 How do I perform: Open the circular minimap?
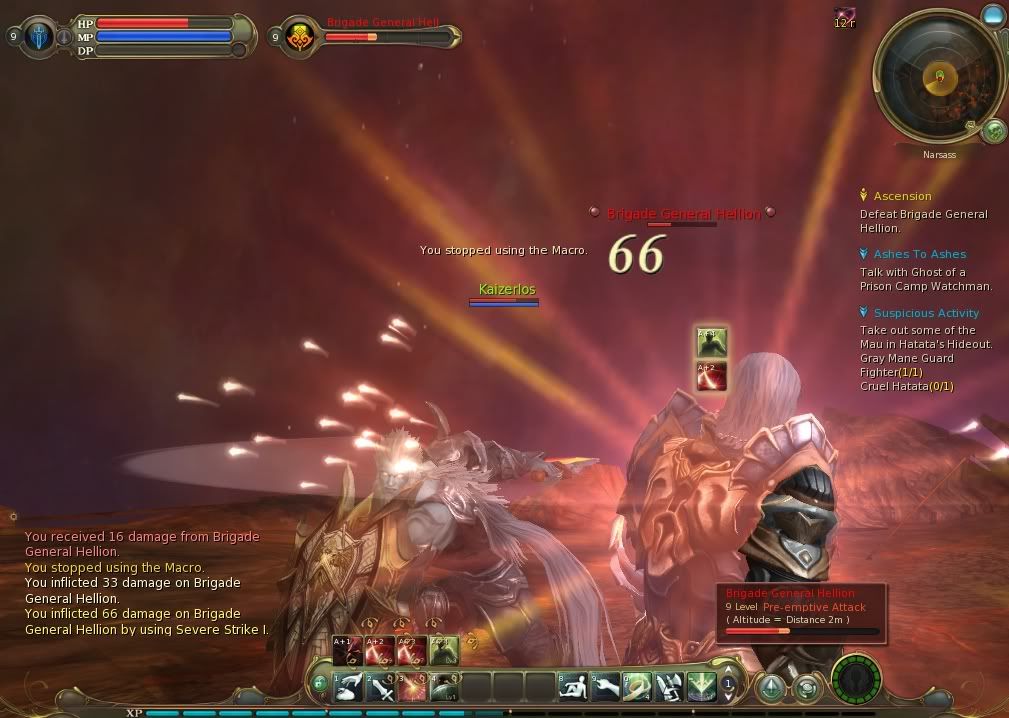coord(937,78)
